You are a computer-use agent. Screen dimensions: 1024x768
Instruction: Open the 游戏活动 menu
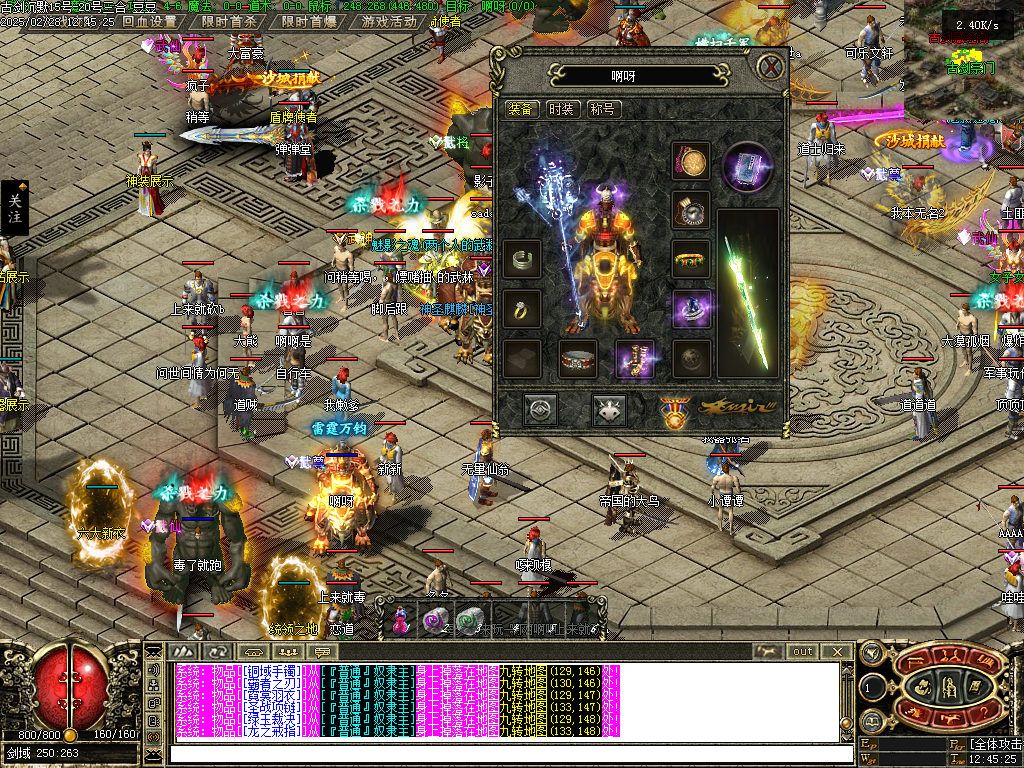[389, 21]
